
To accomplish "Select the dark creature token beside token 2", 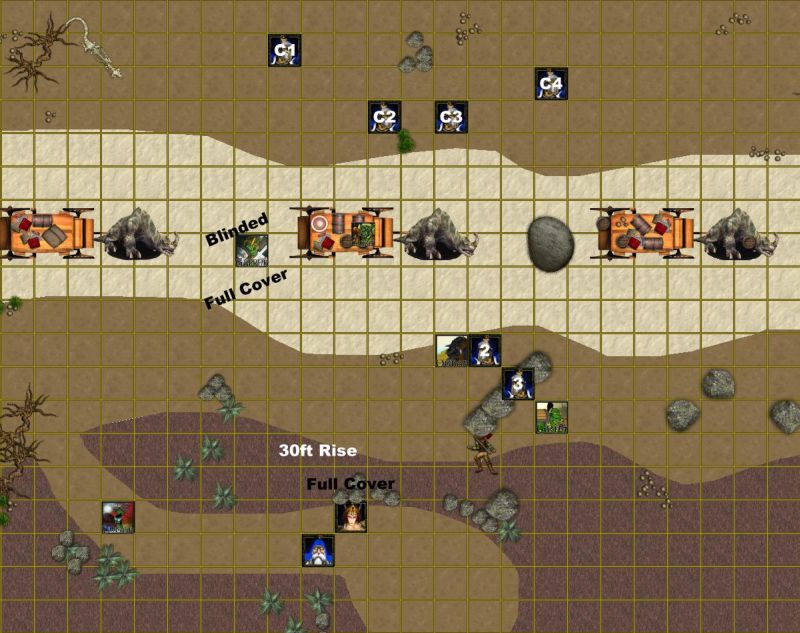I will click(452, 351).
